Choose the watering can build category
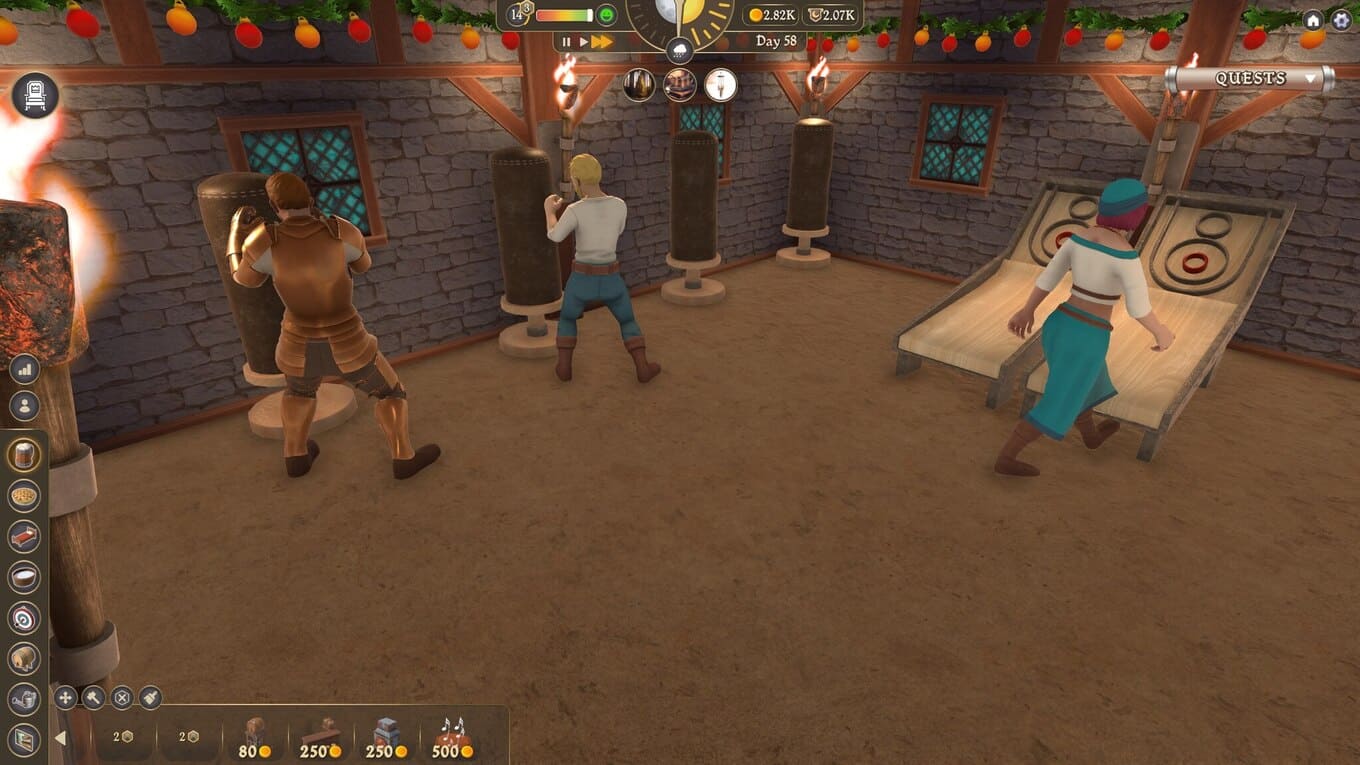This screenshot has height=765, width=1360. click(24, 699)
